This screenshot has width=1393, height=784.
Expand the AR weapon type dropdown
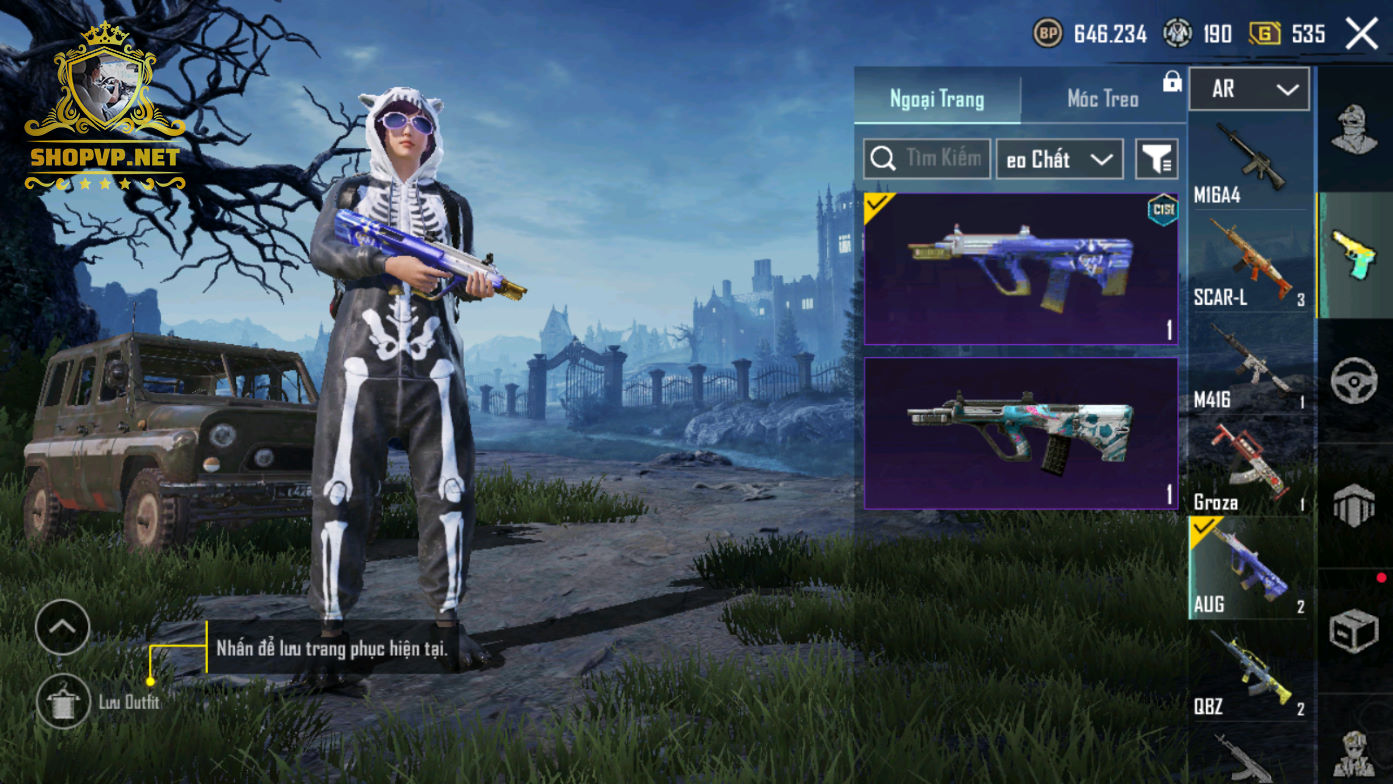coord(1250,89)
